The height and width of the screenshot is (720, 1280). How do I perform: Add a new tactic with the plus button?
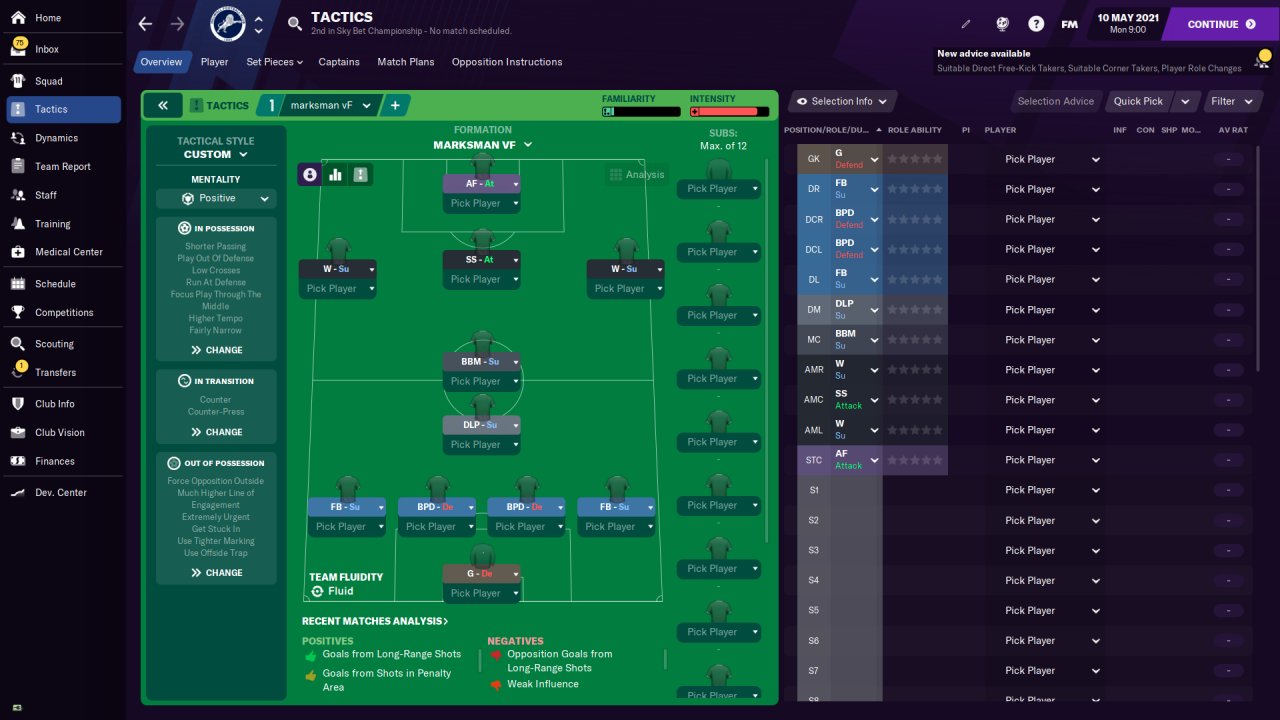coord(395,105)
